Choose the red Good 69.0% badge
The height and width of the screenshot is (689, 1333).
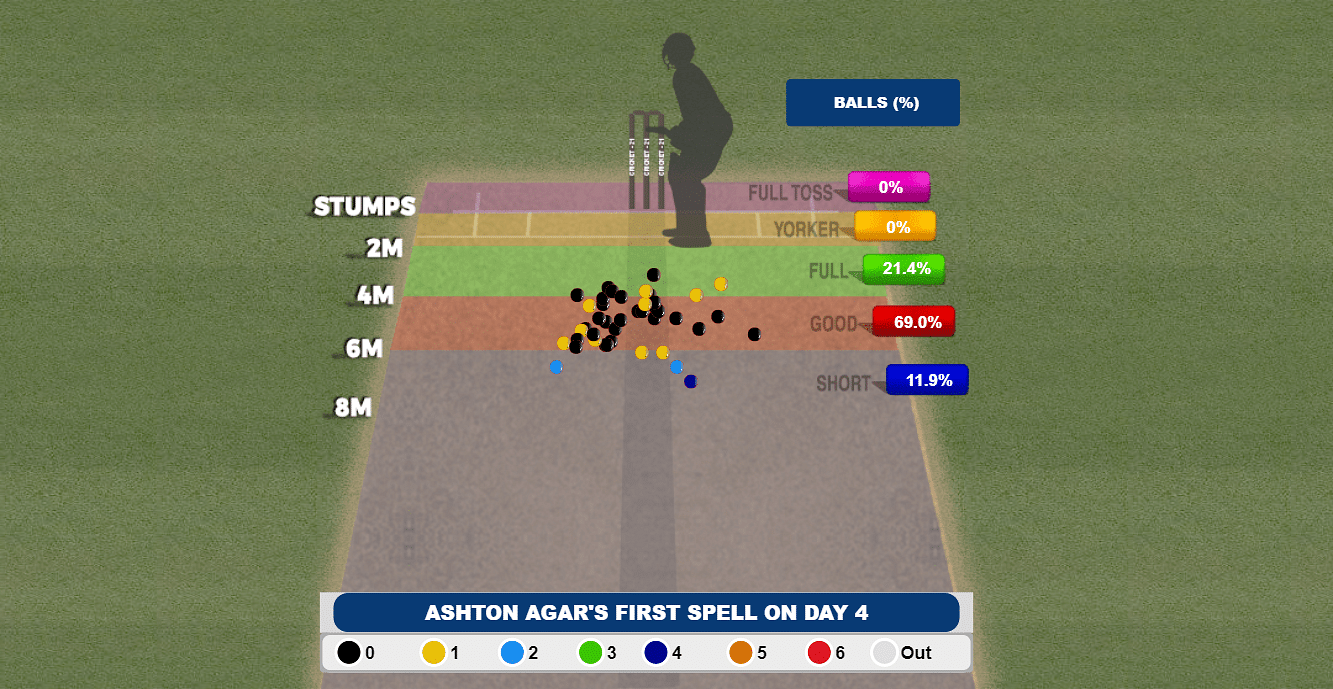913,321
